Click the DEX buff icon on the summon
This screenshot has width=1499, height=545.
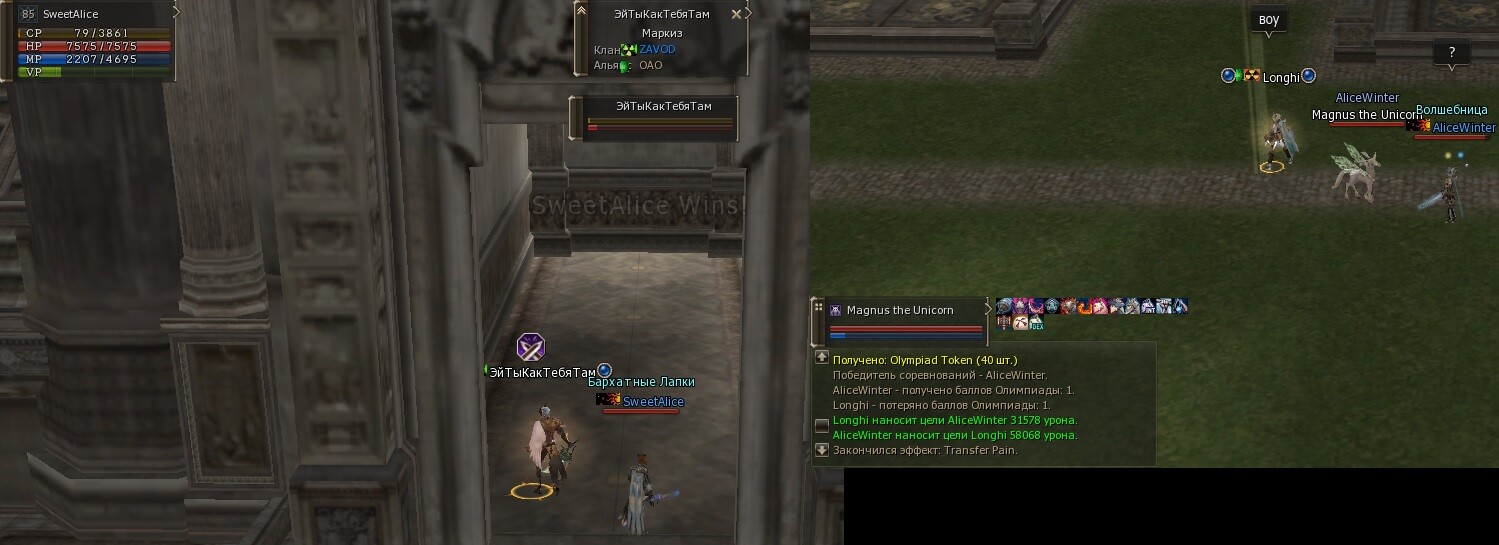point(1037,323)
